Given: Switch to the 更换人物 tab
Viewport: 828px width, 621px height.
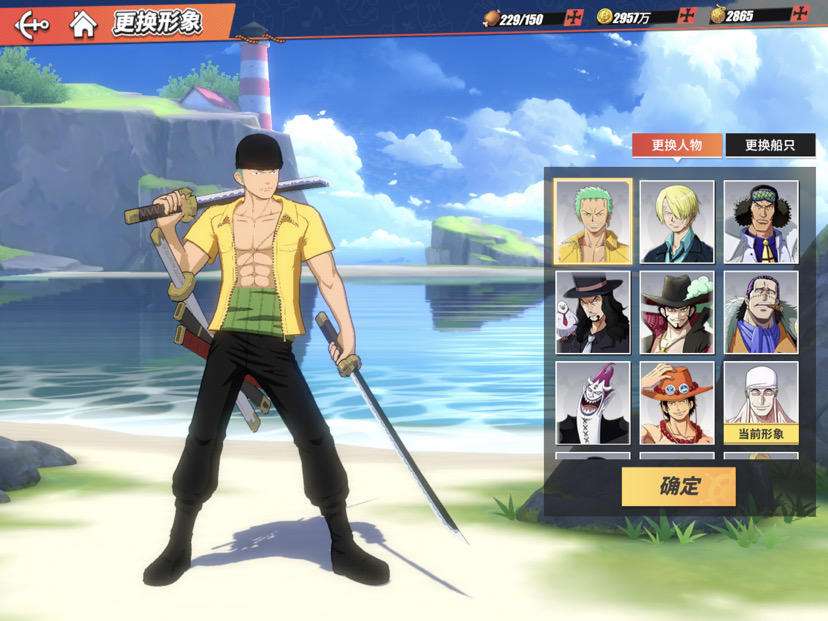Looking at the screenshot, I should [677, 145].
